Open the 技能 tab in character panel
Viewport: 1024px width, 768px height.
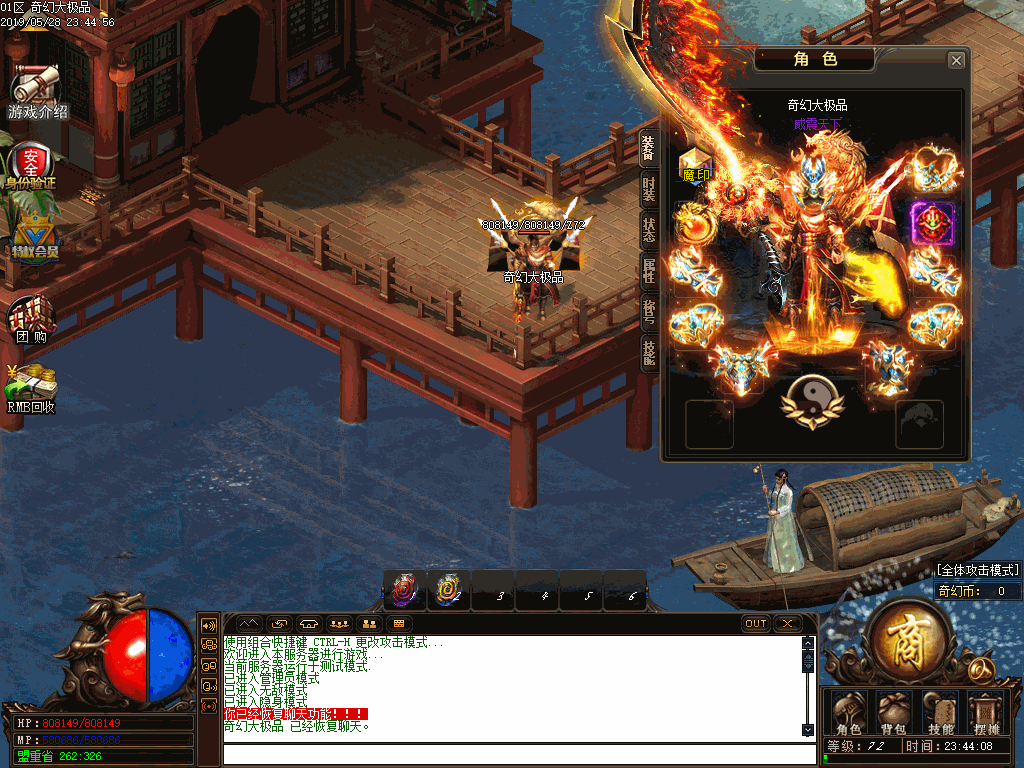coord(649,352)
